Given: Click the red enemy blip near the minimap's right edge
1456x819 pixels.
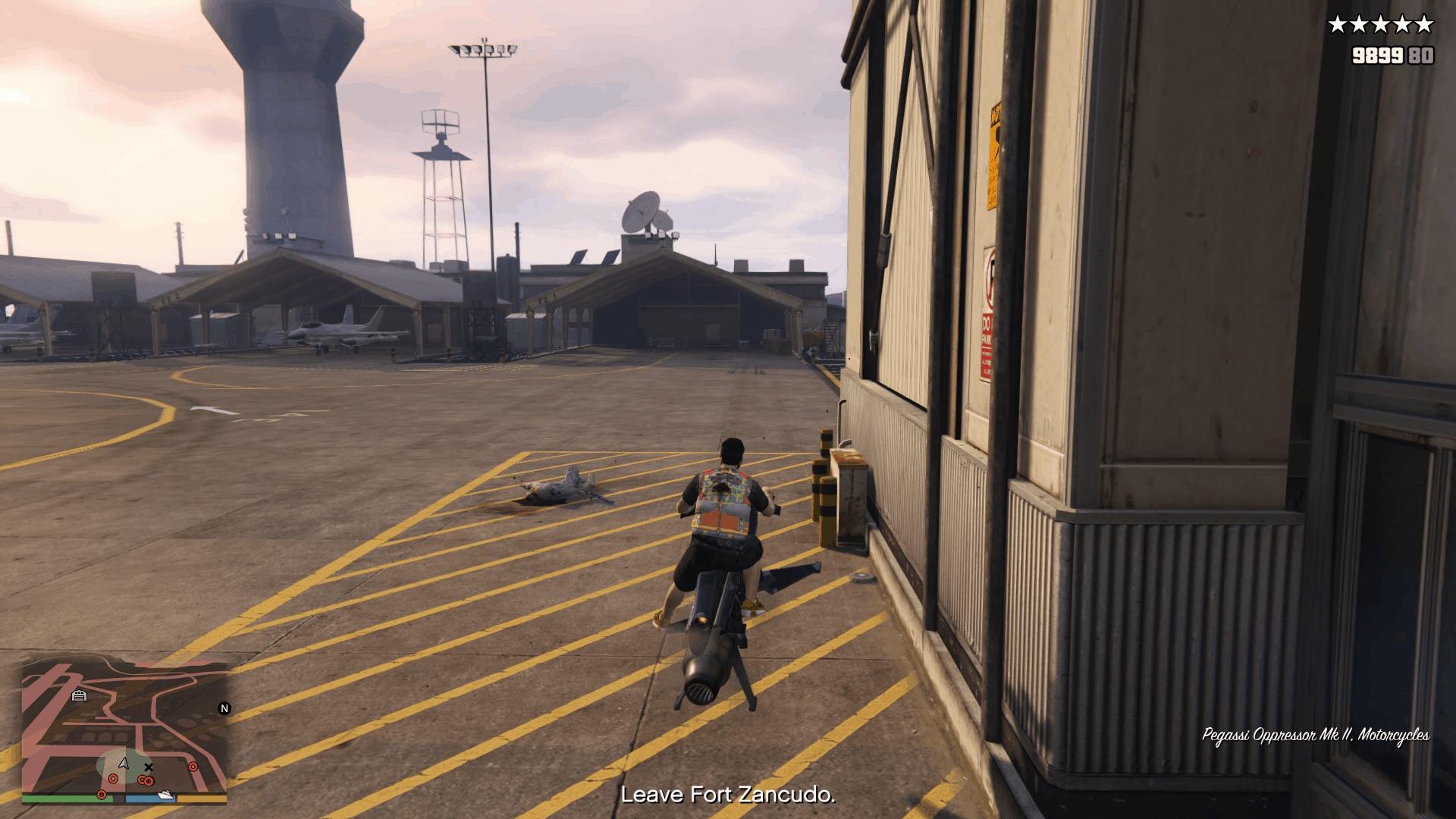Looking at the screenshot, I should tap(193, 766).
